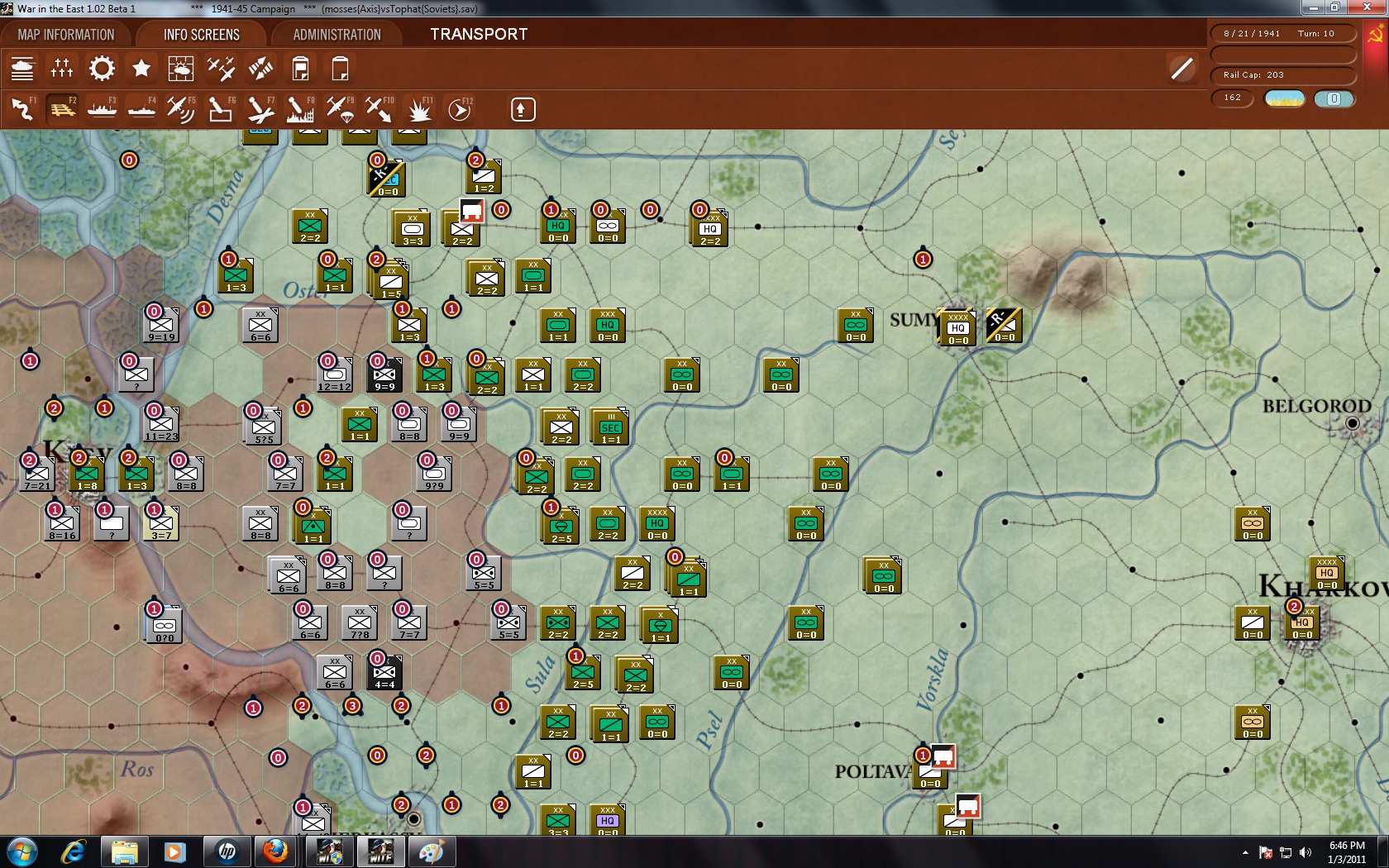
Task: Click the weather map icon
Action: point(181,68)
